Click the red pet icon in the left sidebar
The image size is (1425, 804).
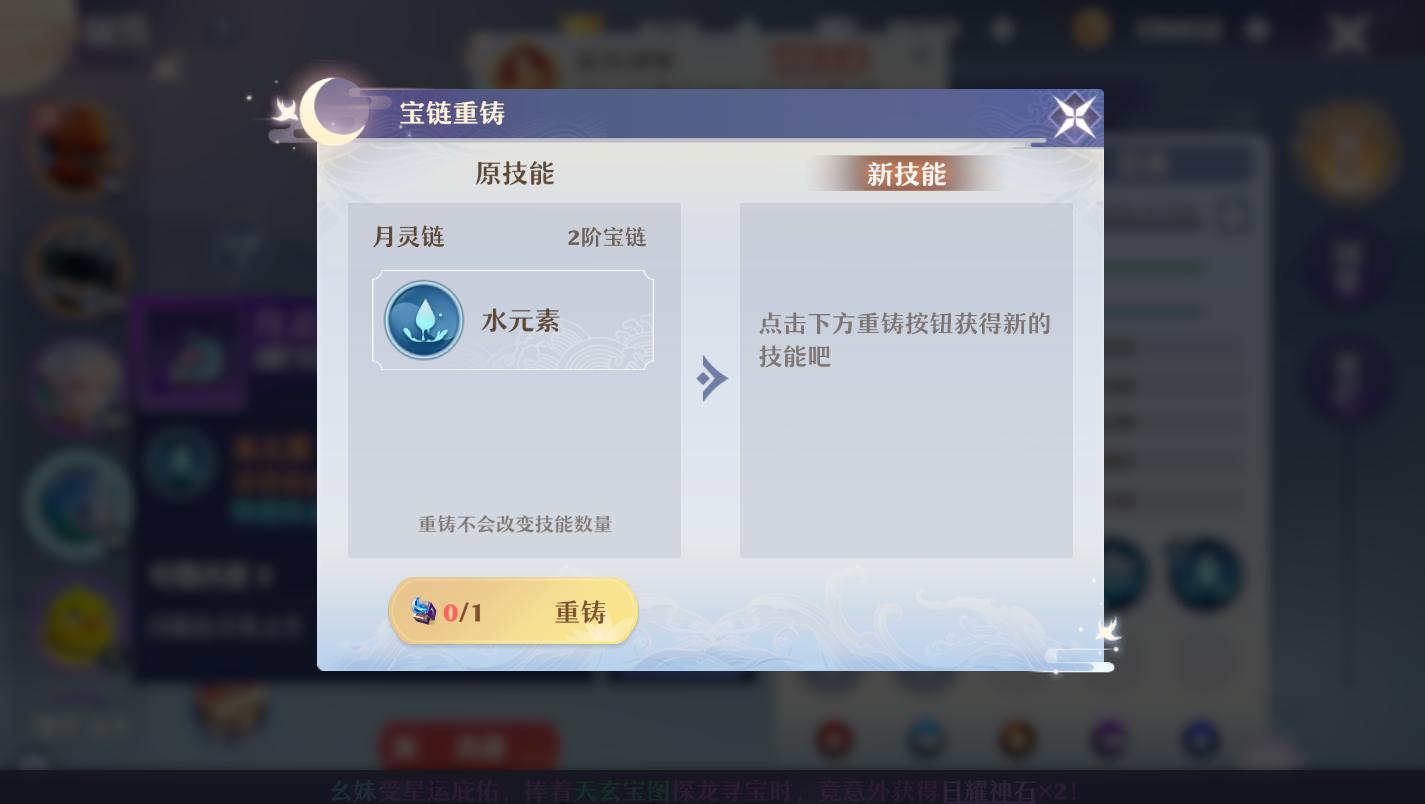pos(78,148)
